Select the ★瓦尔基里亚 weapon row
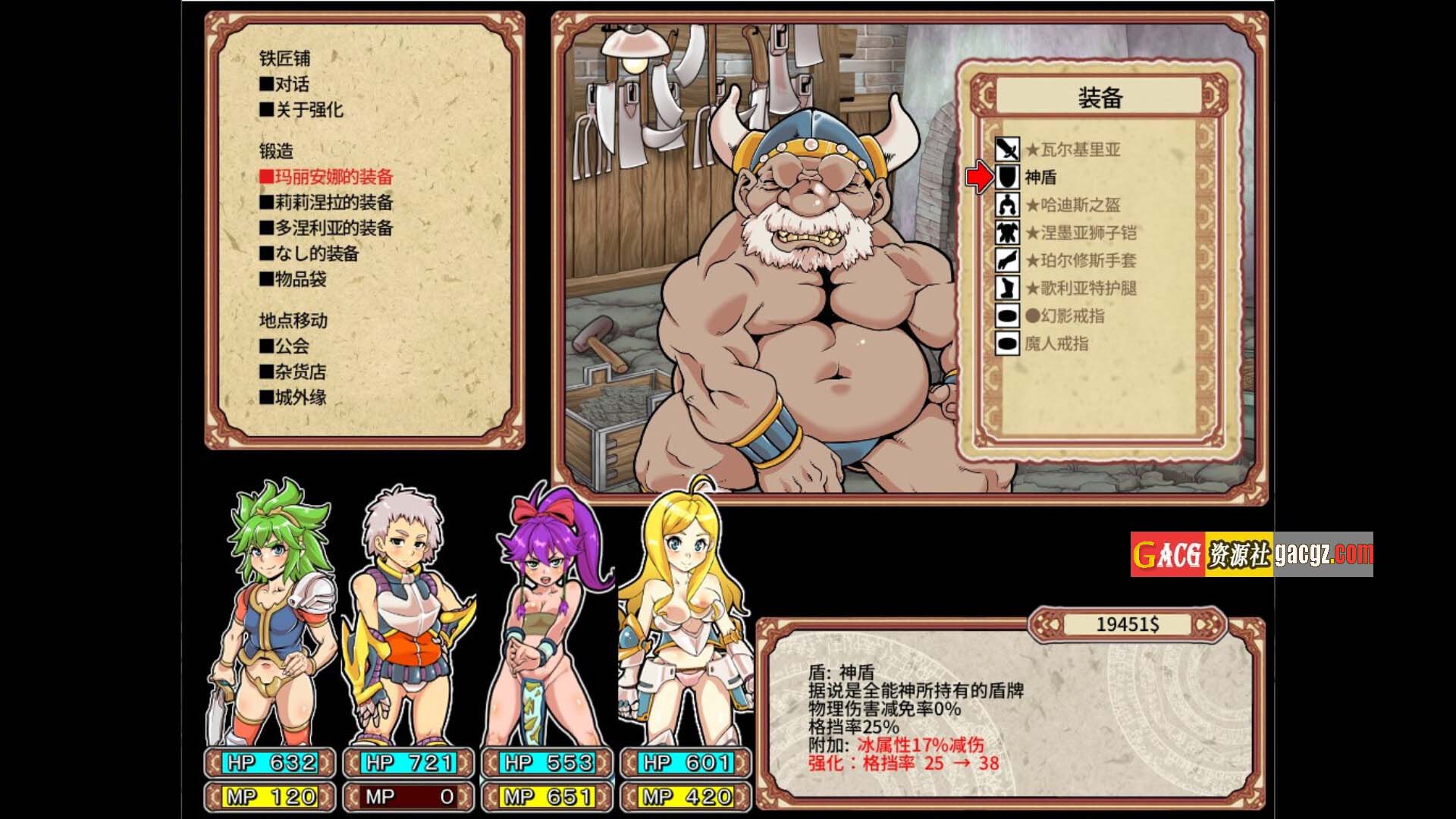The image size is (1456, 819). tap(1072, 149)
